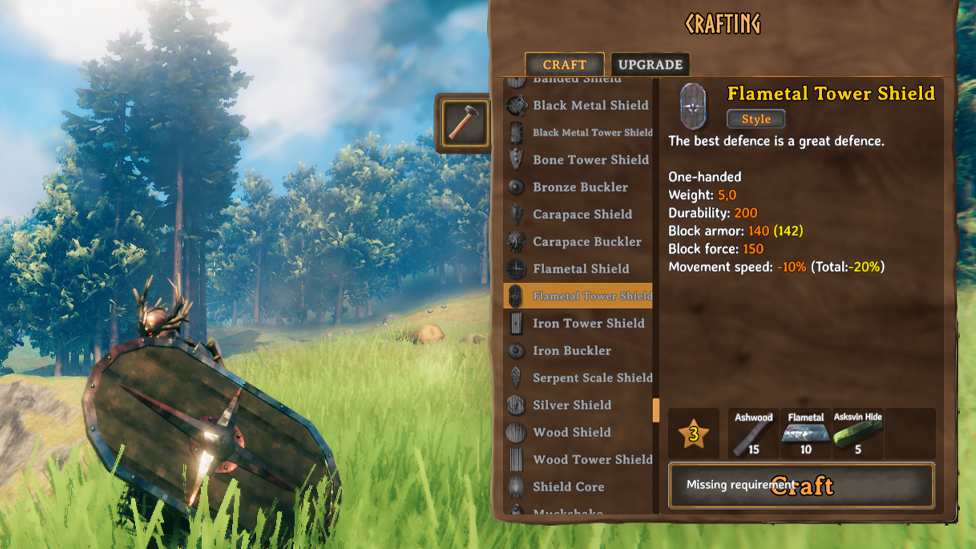Pick the Bronze Buckler recipe
The width and height of the screenshot is (976, 549).
pyautogui.click(x=580, y=187)
